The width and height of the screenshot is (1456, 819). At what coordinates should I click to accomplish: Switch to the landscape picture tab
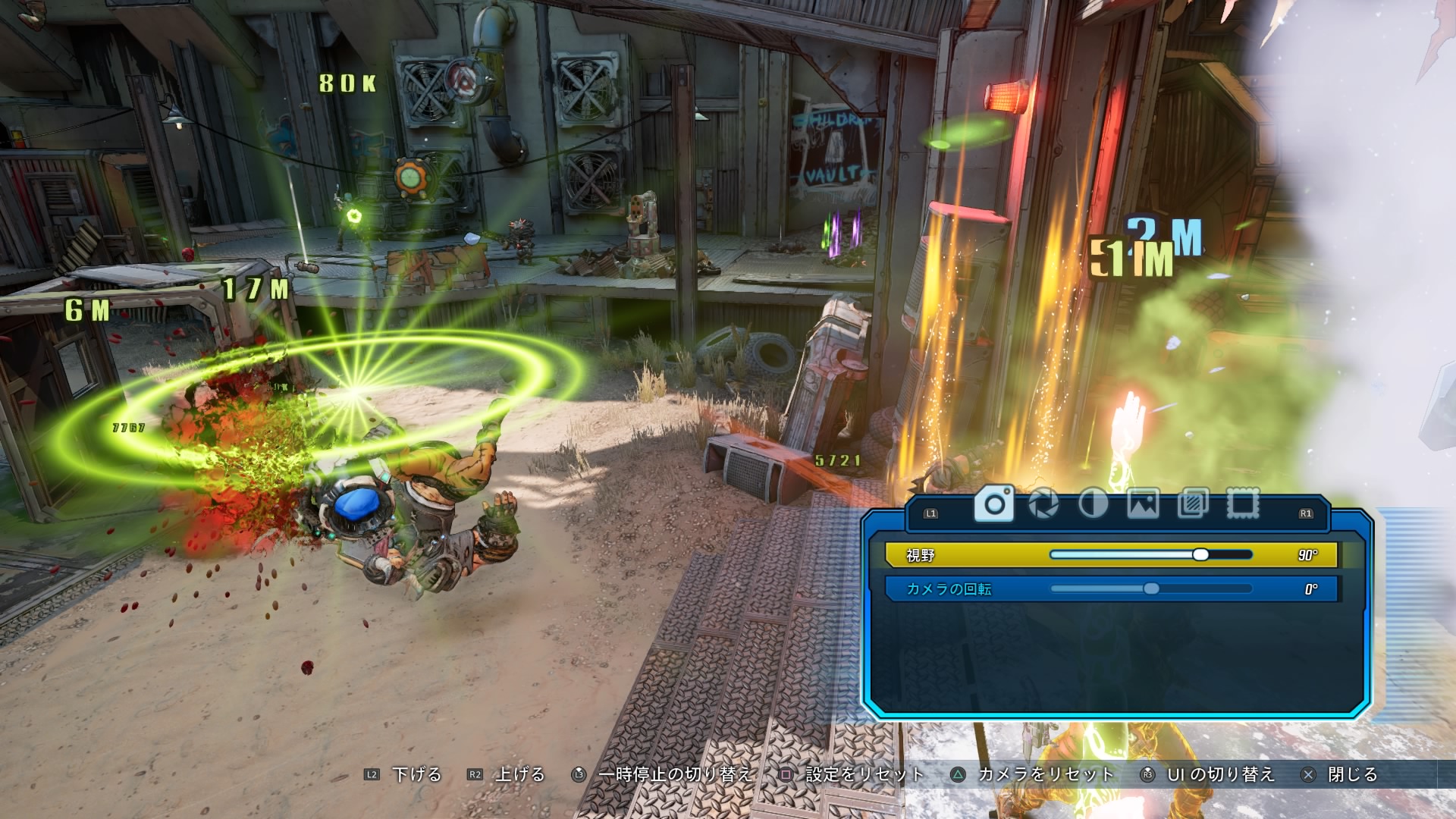click(1143, 504)
